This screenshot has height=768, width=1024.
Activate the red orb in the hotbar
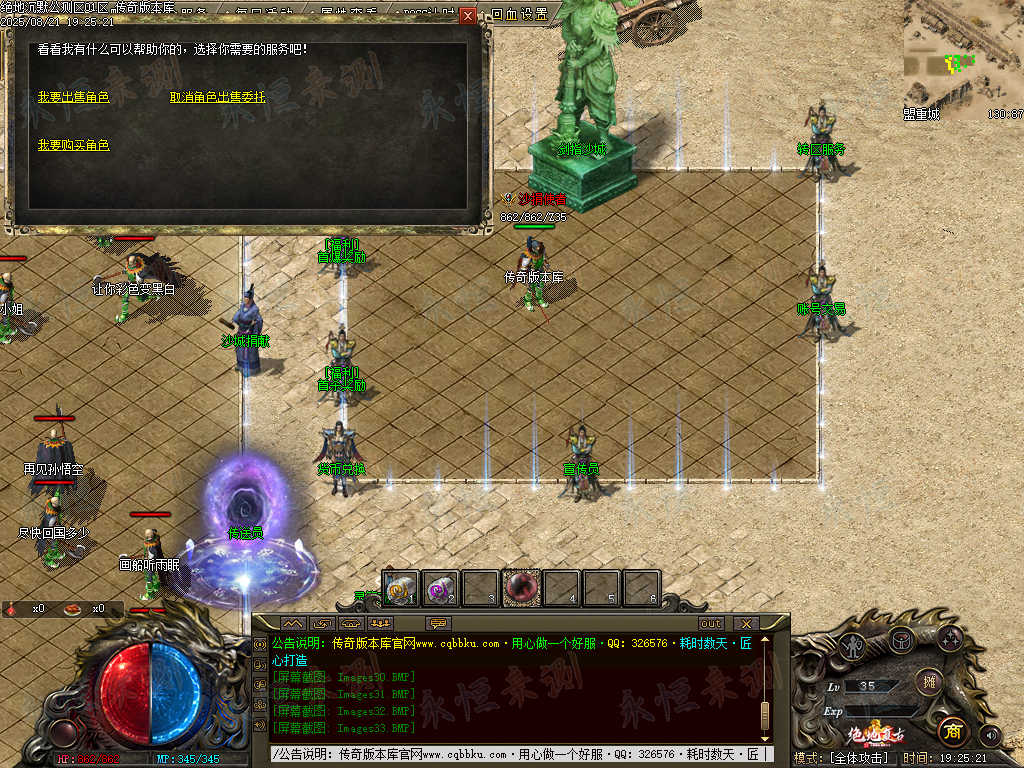click(521, 588)
